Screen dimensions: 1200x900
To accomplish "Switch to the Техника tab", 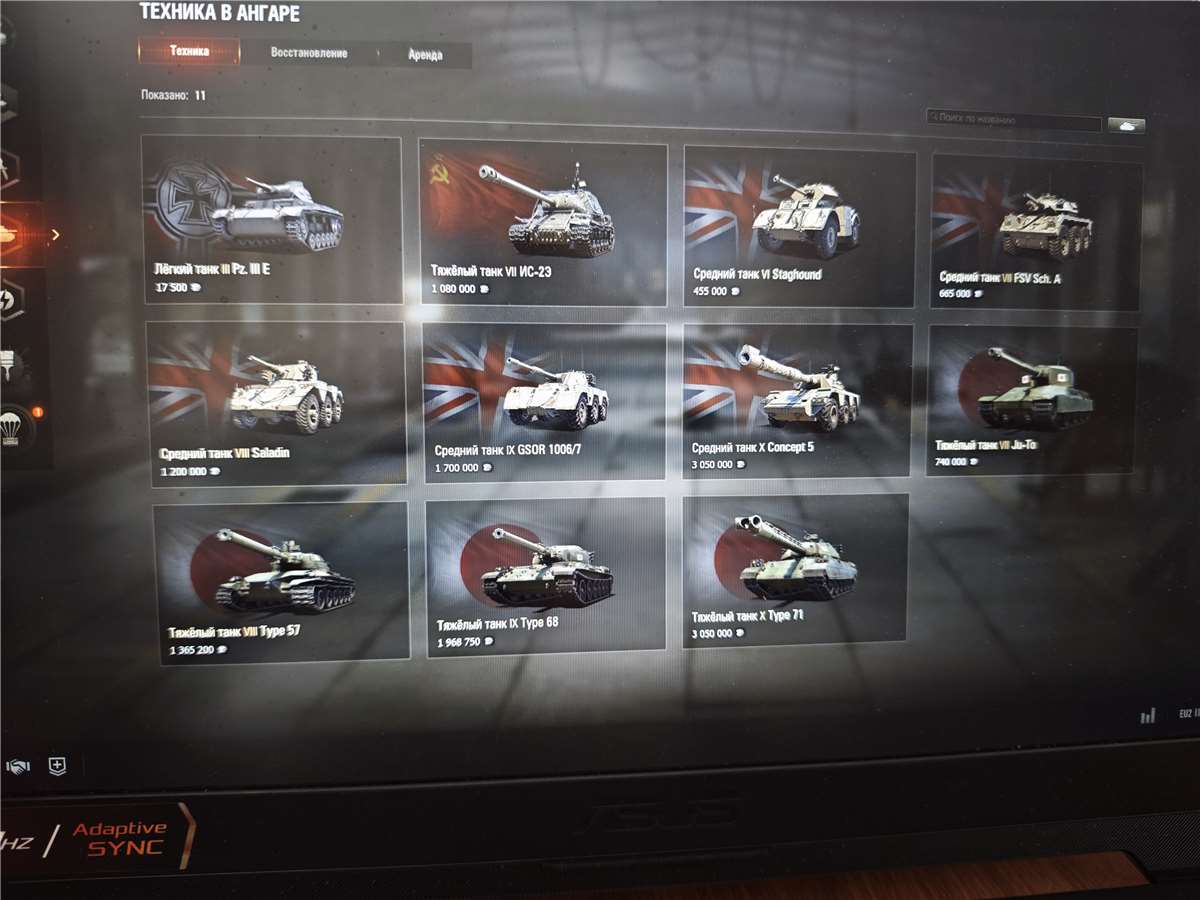I will pos(189,51).
